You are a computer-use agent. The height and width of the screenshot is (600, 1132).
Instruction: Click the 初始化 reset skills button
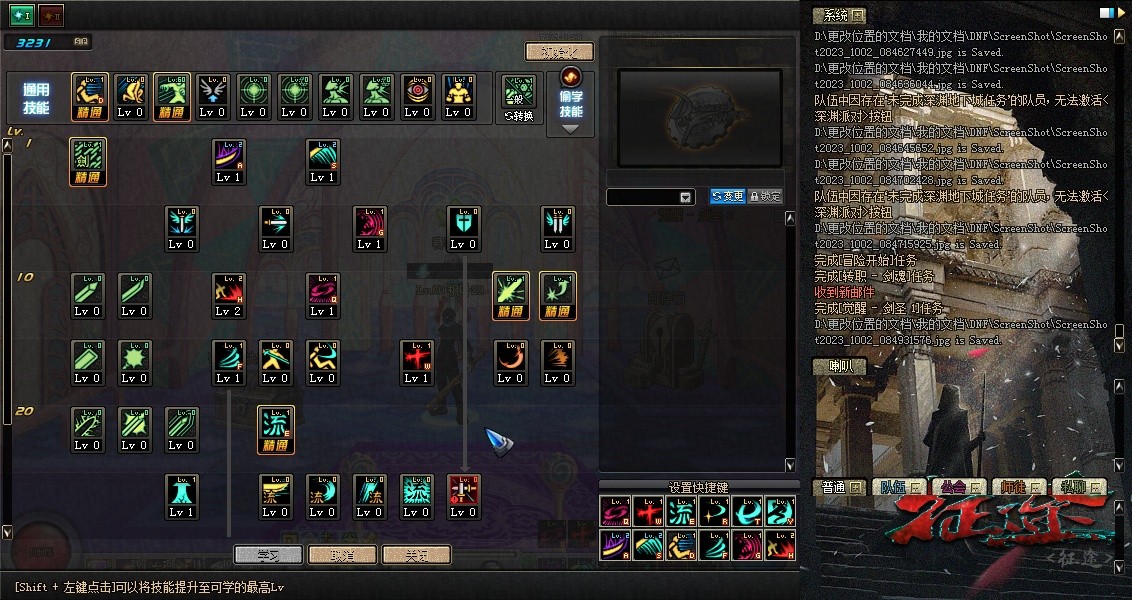coord(559,51)
